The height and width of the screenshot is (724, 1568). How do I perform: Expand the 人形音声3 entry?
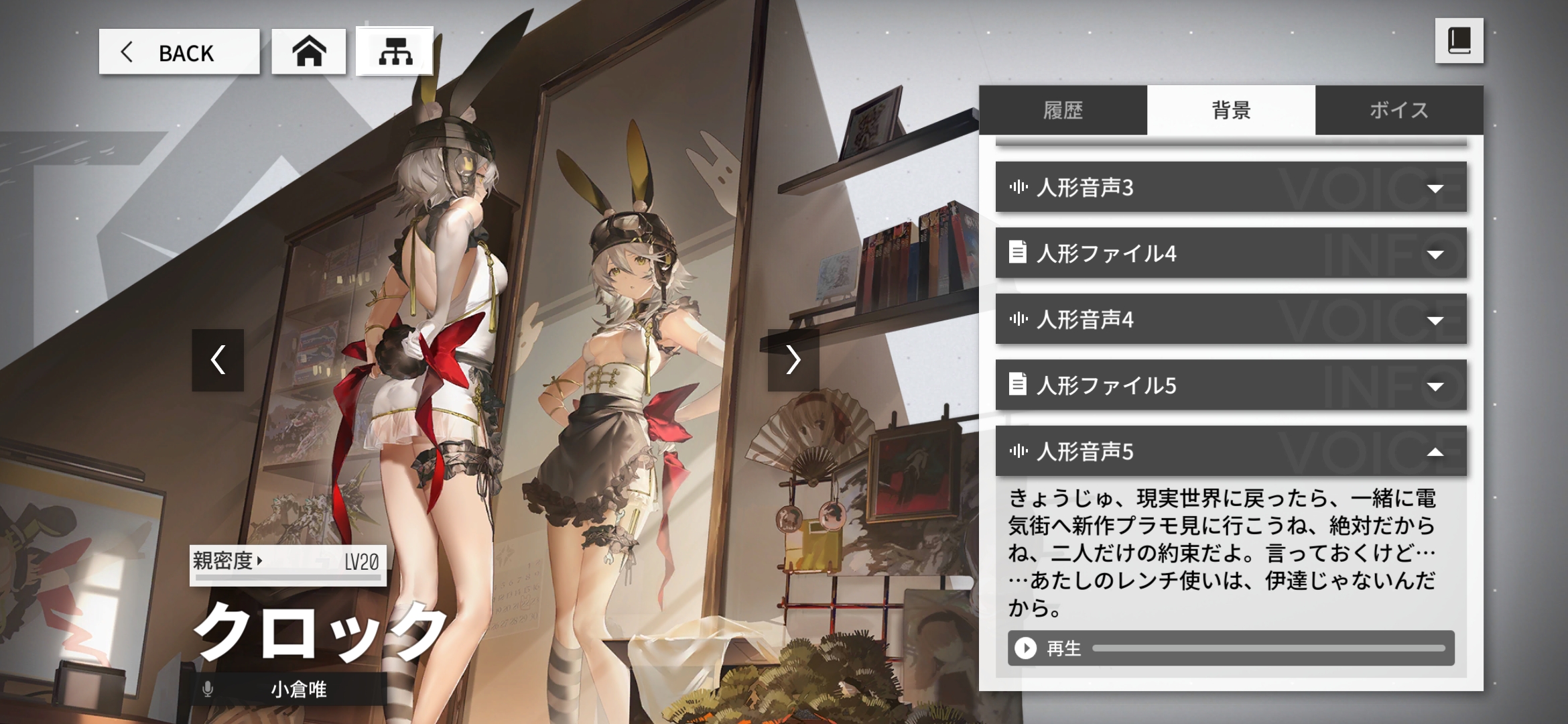click(1231, 188)
